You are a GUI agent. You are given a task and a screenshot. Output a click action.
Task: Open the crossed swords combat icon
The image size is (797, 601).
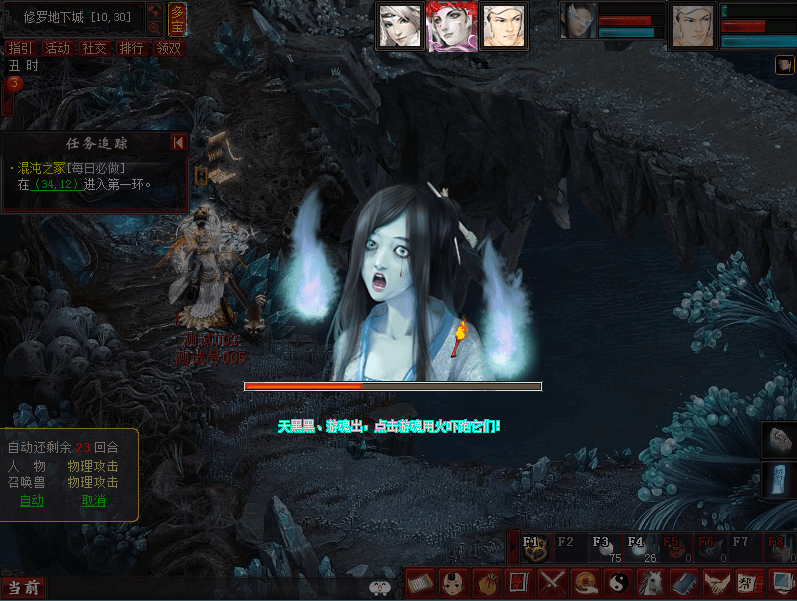pyautogui.click(x=552, y=582)
